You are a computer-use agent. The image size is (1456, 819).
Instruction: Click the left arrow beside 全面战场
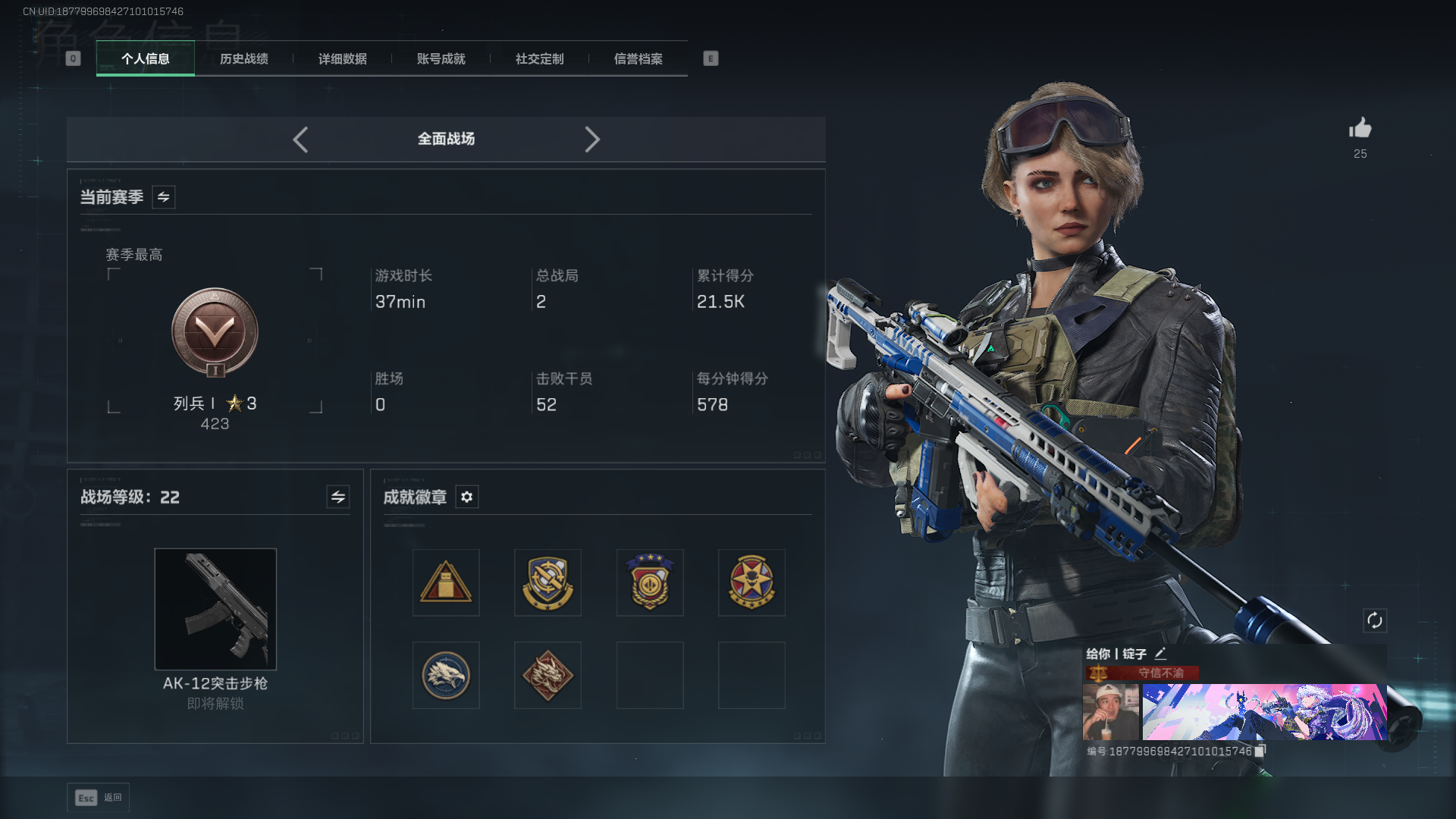click(x=300, y=140)
